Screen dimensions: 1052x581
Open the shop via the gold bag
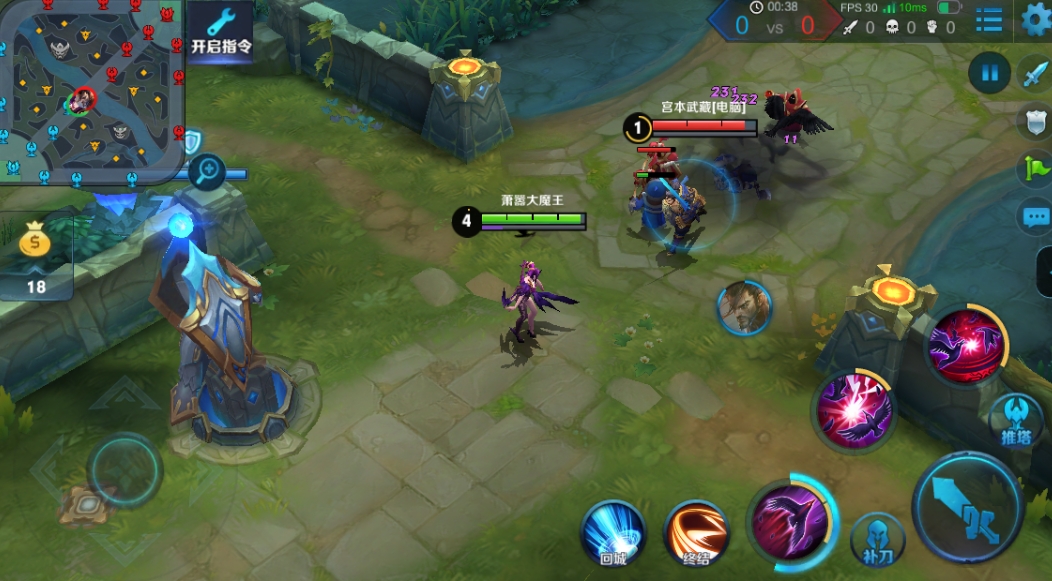[36, 252]
